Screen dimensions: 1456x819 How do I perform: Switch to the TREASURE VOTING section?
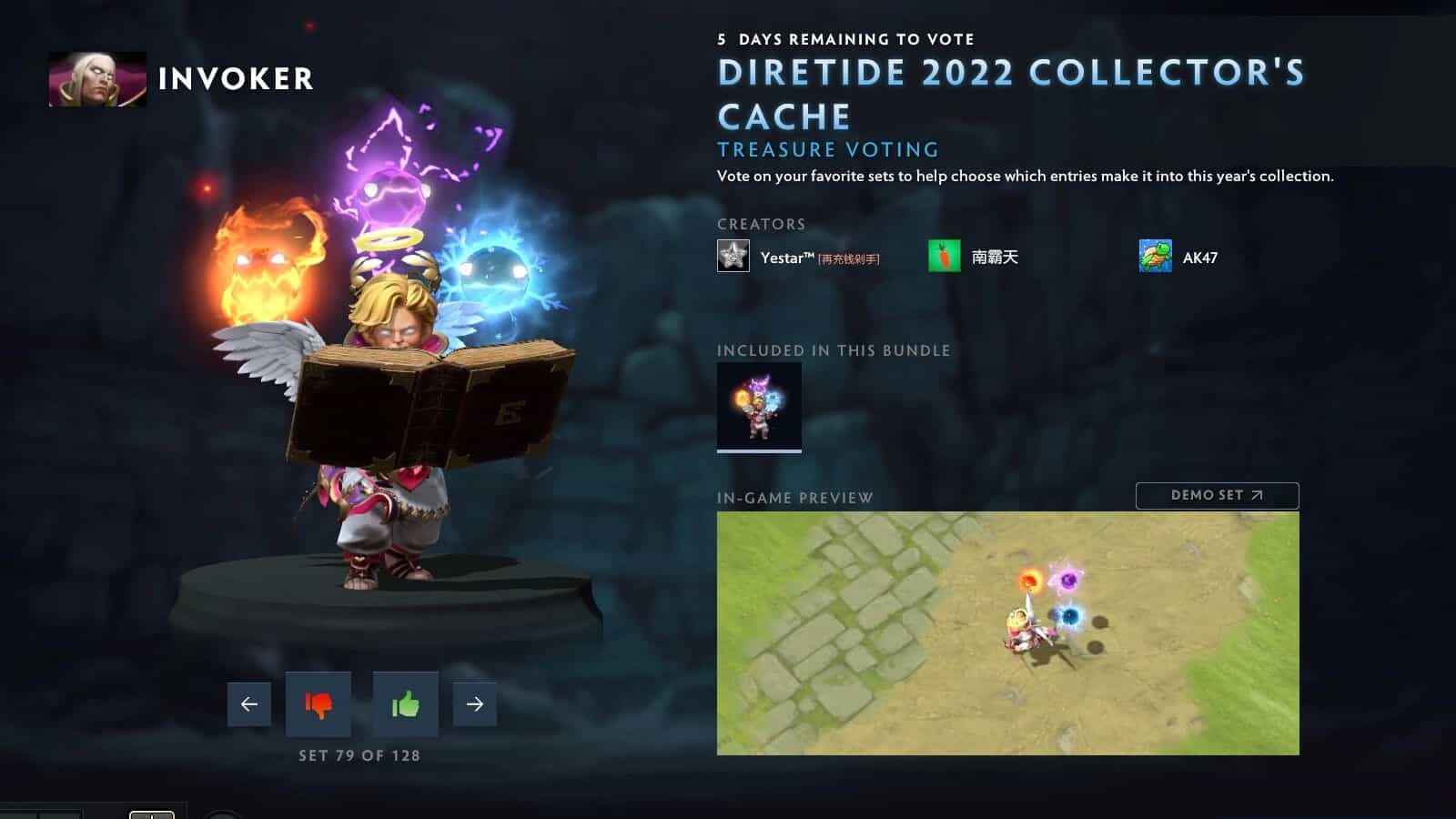[829, 149]
